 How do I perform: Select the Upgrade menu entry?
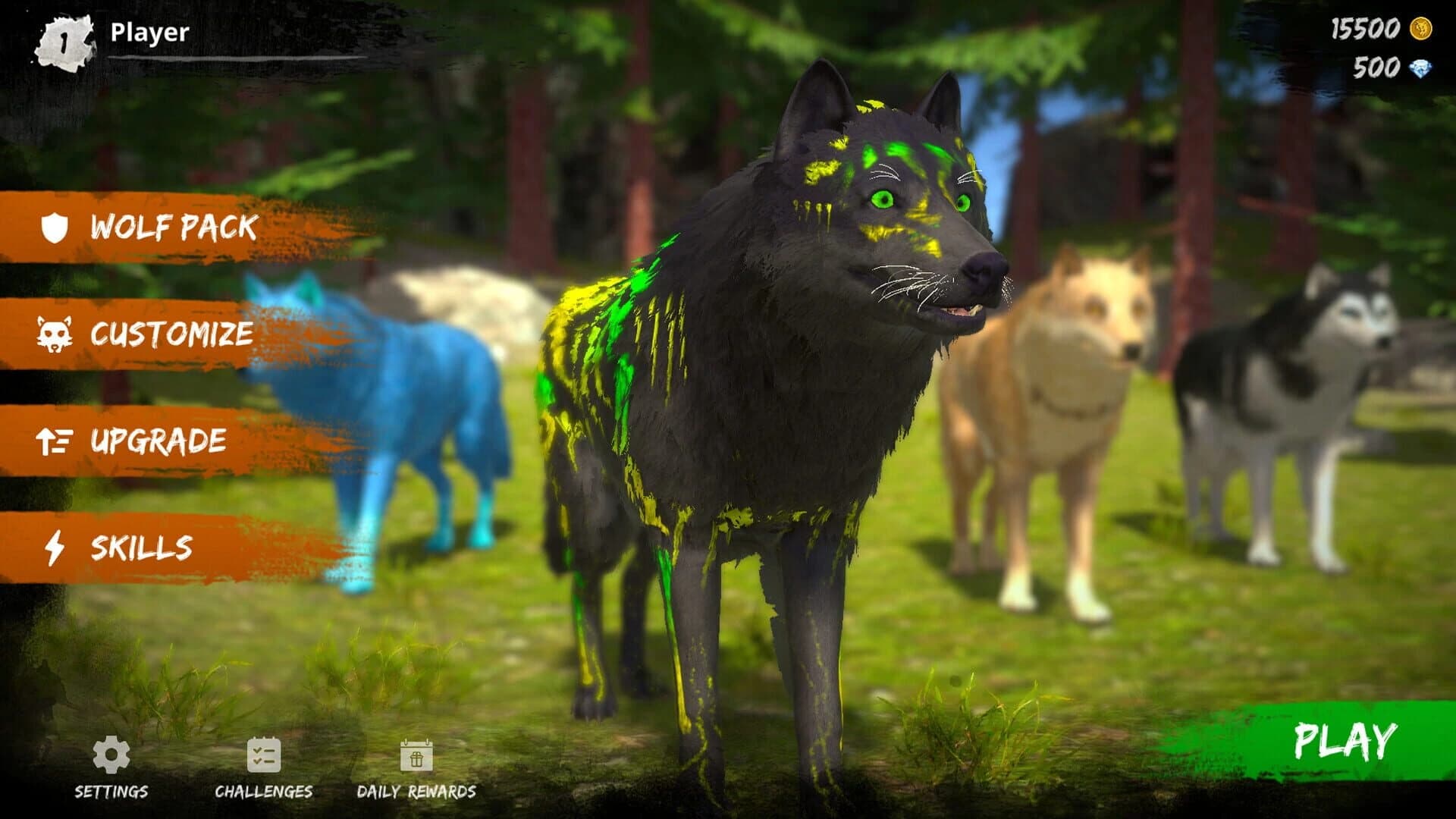tap(161, 438)
